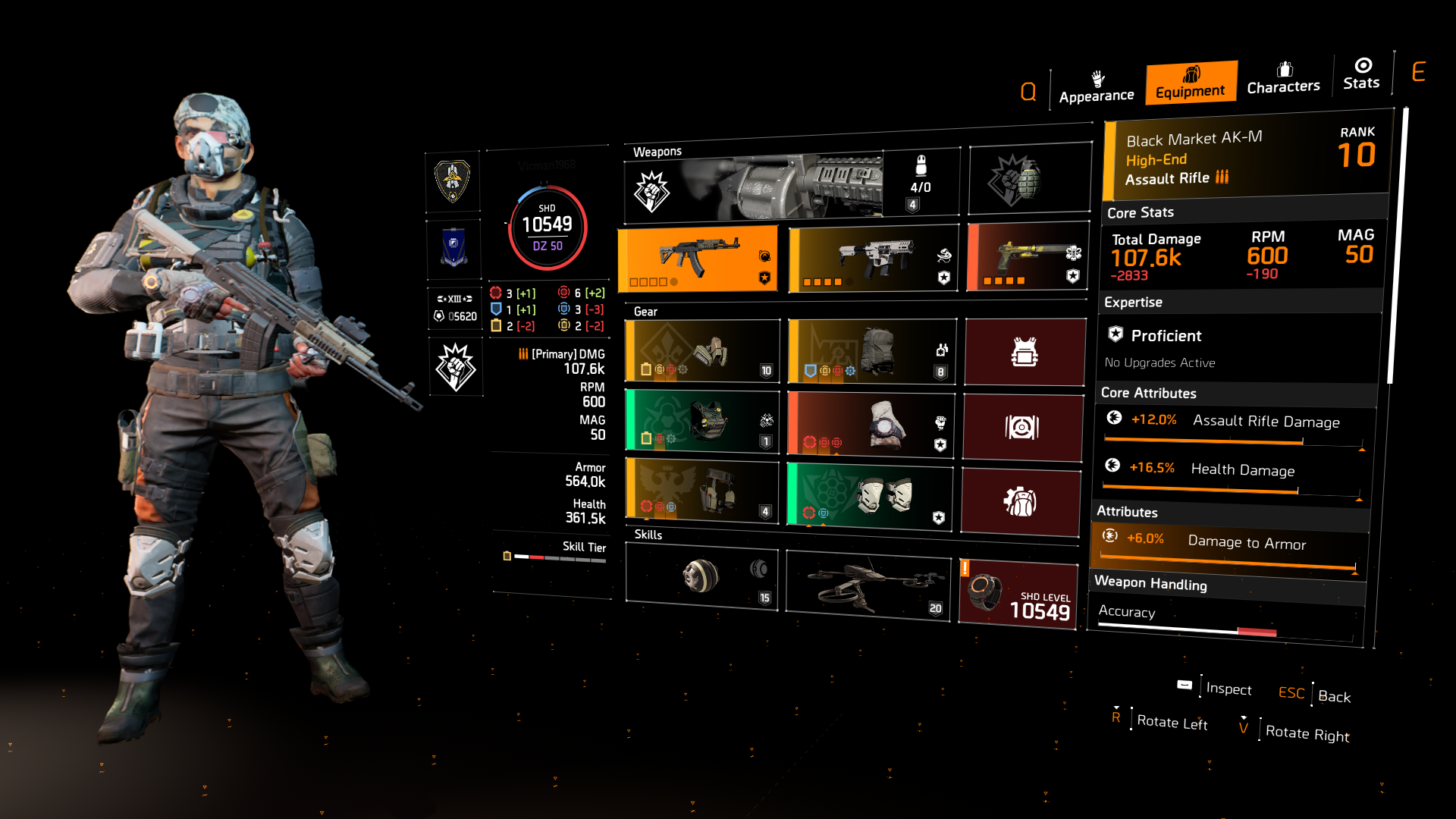This screenshot has height=819, width=1456.
Task: Select the equipped Black Market AK-M
Action: coord(698,258)
